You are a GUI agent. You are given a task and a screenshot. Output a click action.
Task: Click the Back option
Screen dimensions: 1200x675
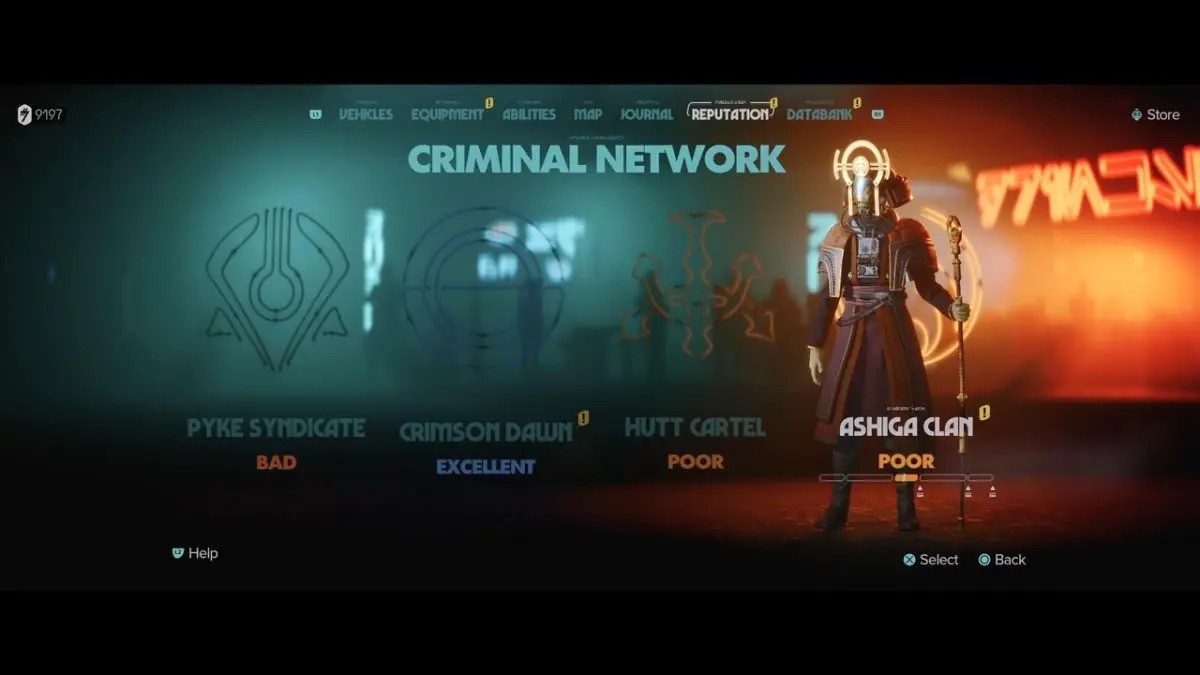pos(1002,560)
